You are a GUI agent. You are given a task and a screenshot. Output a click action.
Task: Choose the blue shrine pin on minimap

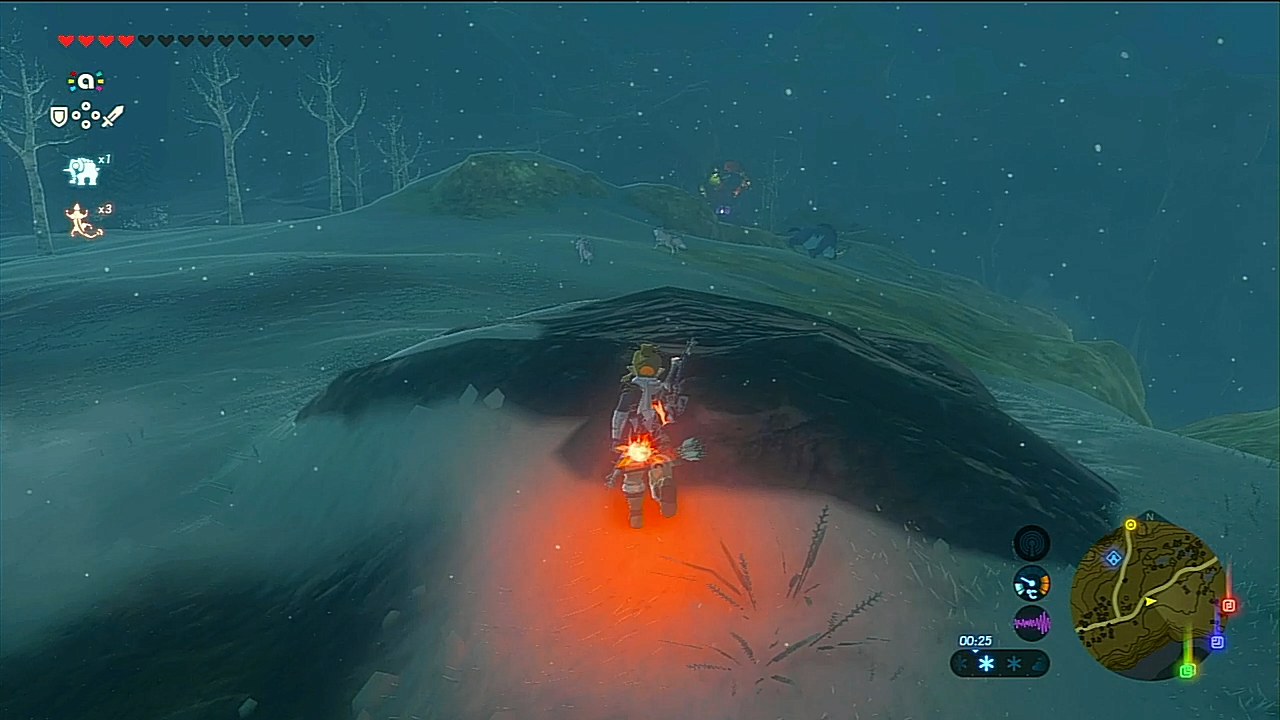(1217, 642)
